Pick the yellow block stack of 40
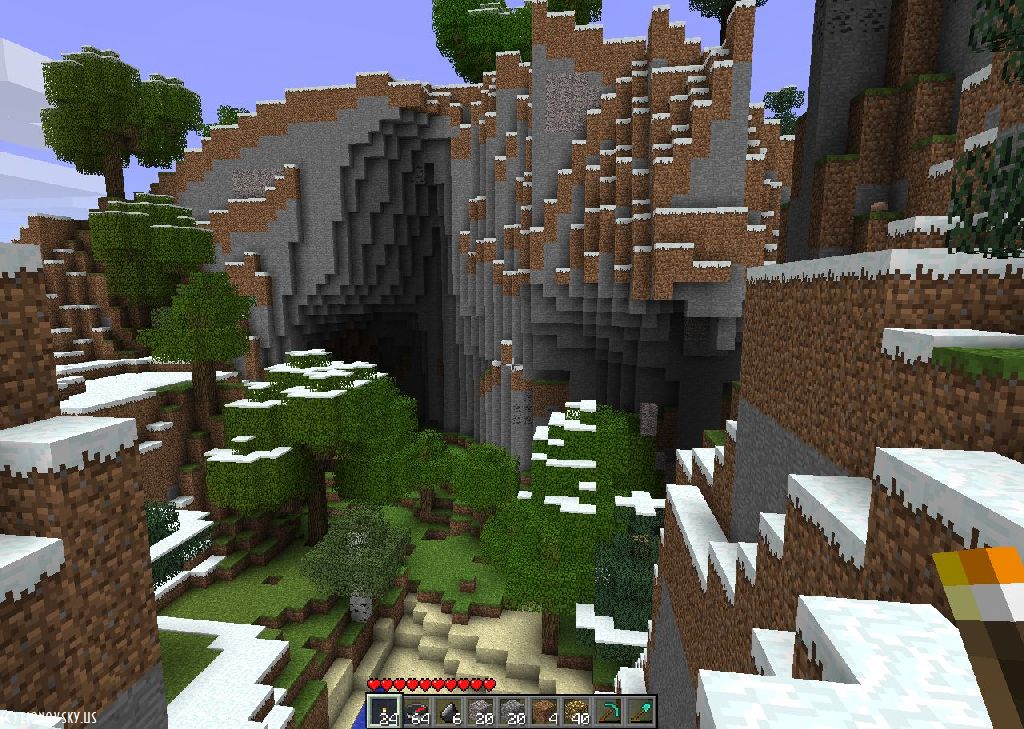The height and width of the screenshot is (729, 1024). 577,711
